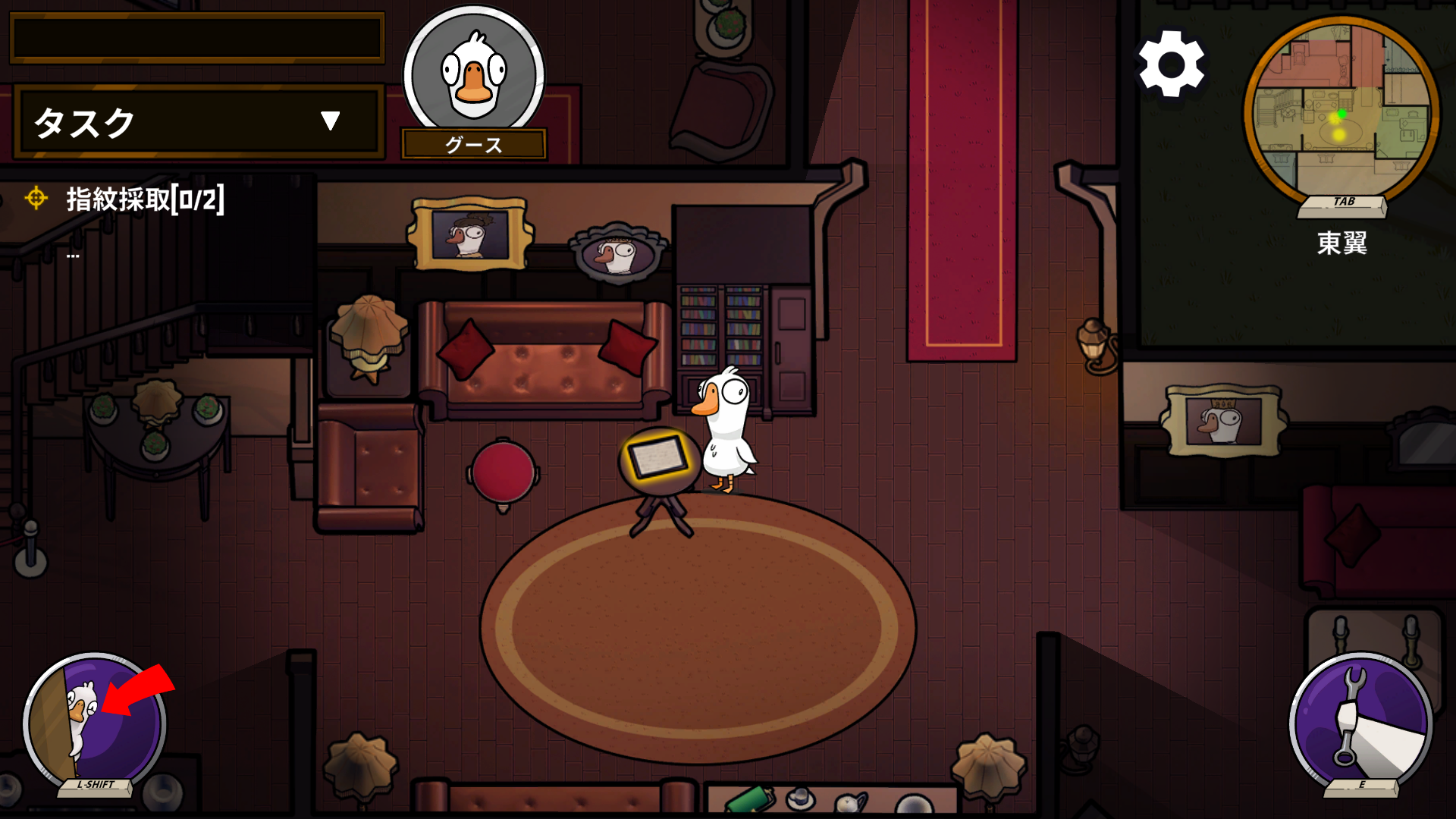This screenshot has width=1456, height=819.
Task: Select the 指紋採取 task entry
Action: [144, 199]
